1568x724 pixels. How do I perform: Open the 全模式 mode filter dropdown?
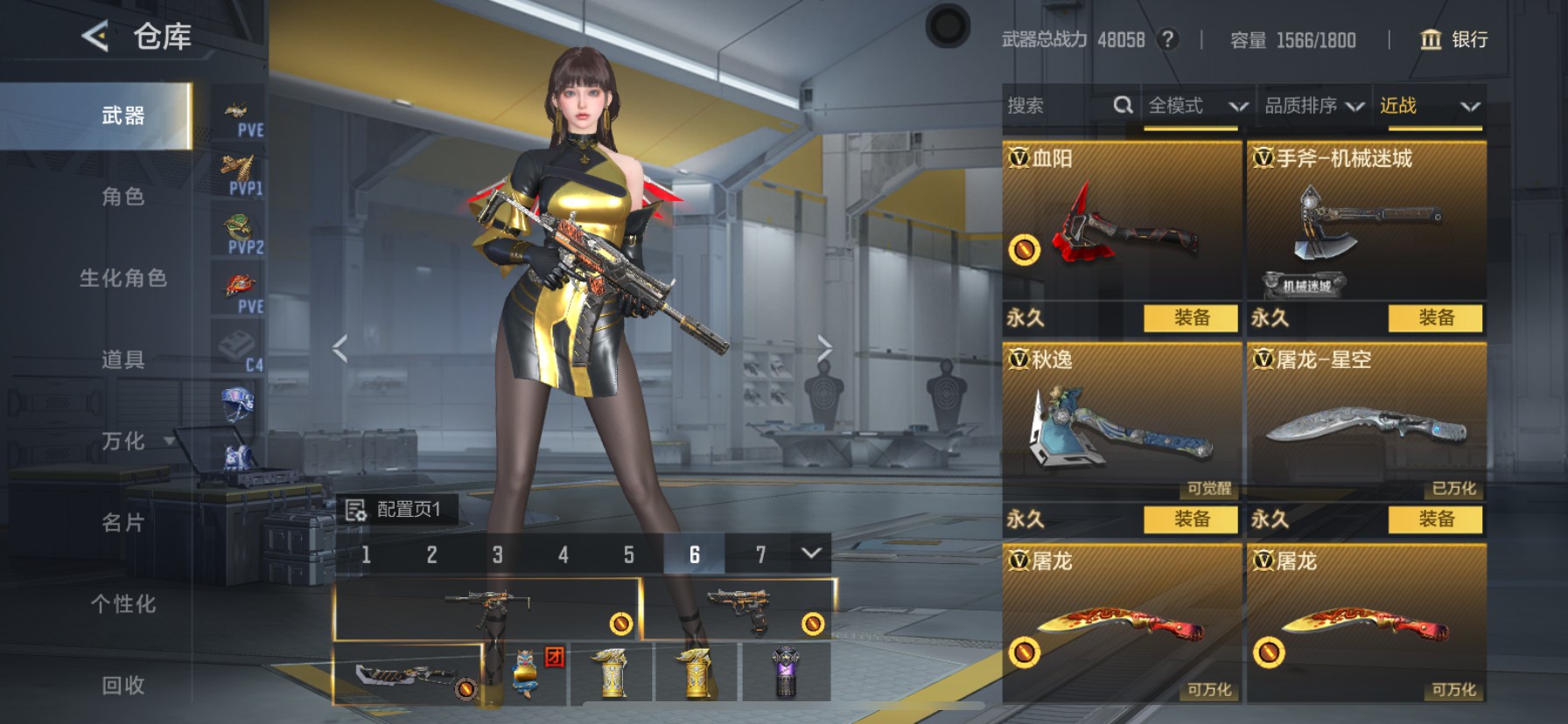click(1197, 106)
